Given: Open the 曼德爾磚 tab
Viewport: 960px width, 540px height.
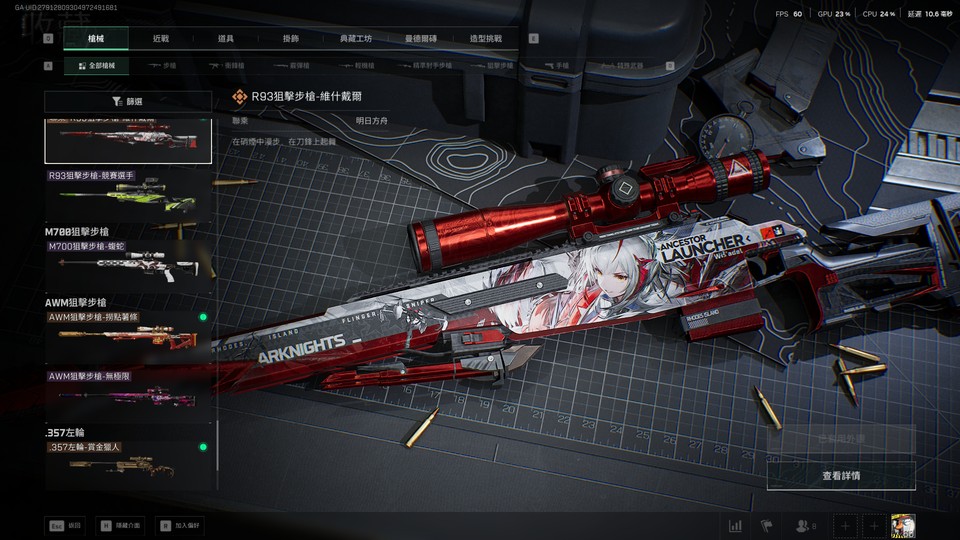Looking at the screenshot, I should [x=421, y=39].
